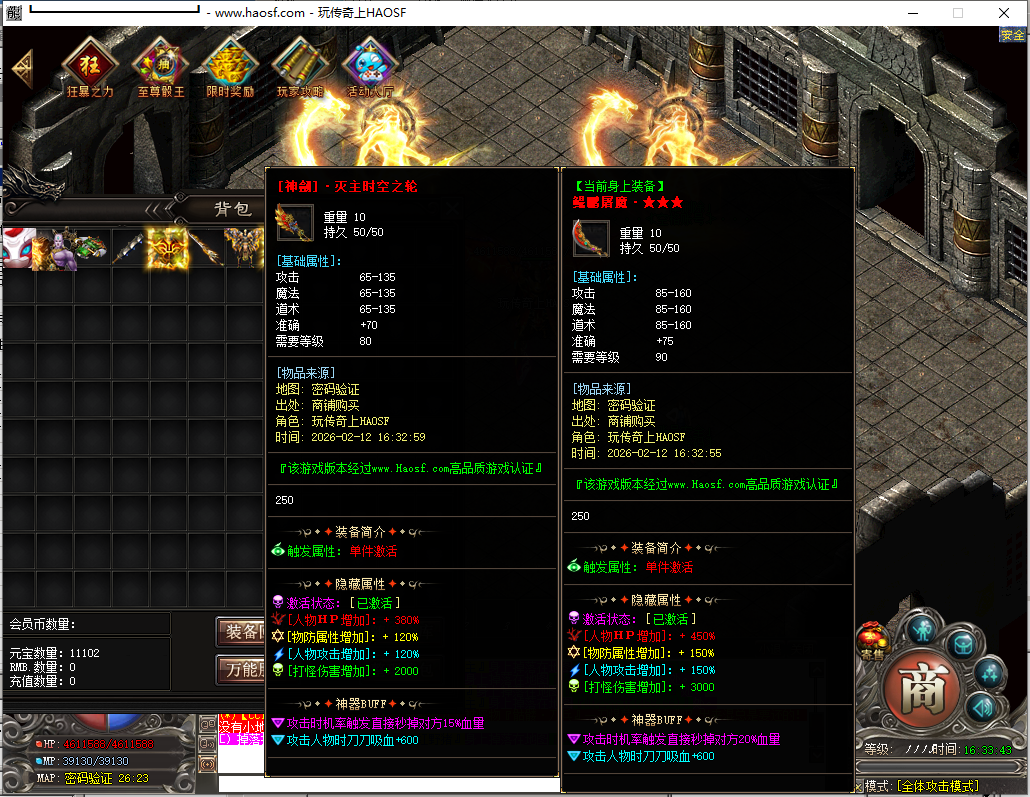Select the winged golden armor item
The image size is (1030, 797).
tap(244, 249)
